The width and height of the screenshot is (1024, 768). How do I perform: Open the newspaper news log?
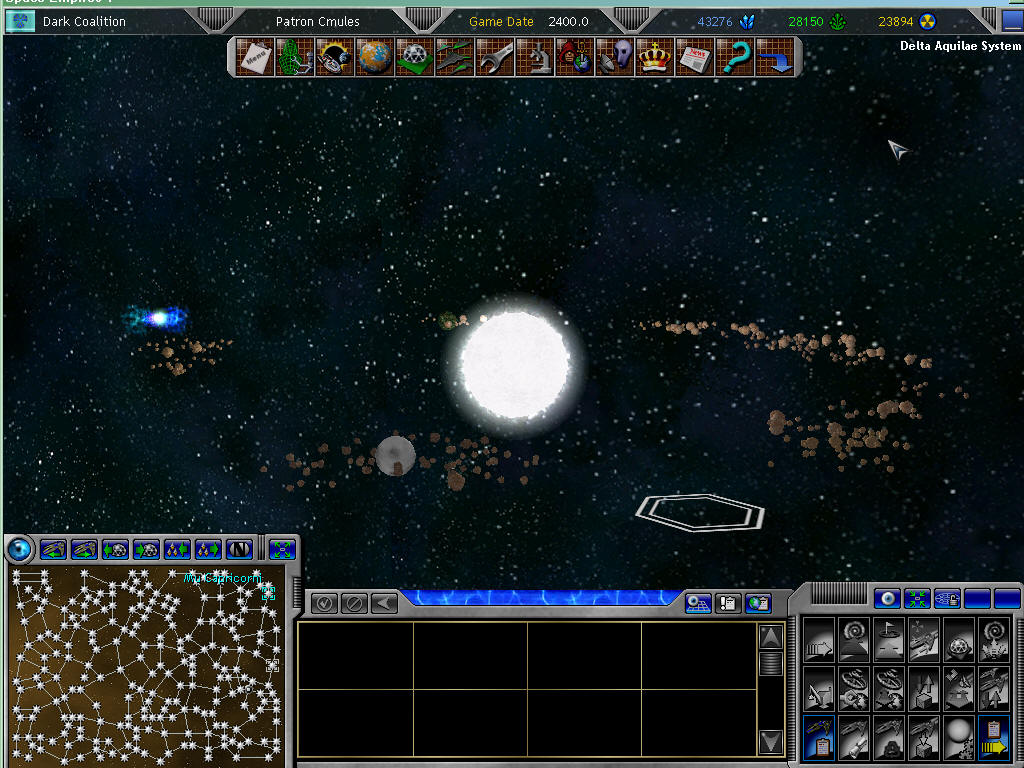pos(694,57)
